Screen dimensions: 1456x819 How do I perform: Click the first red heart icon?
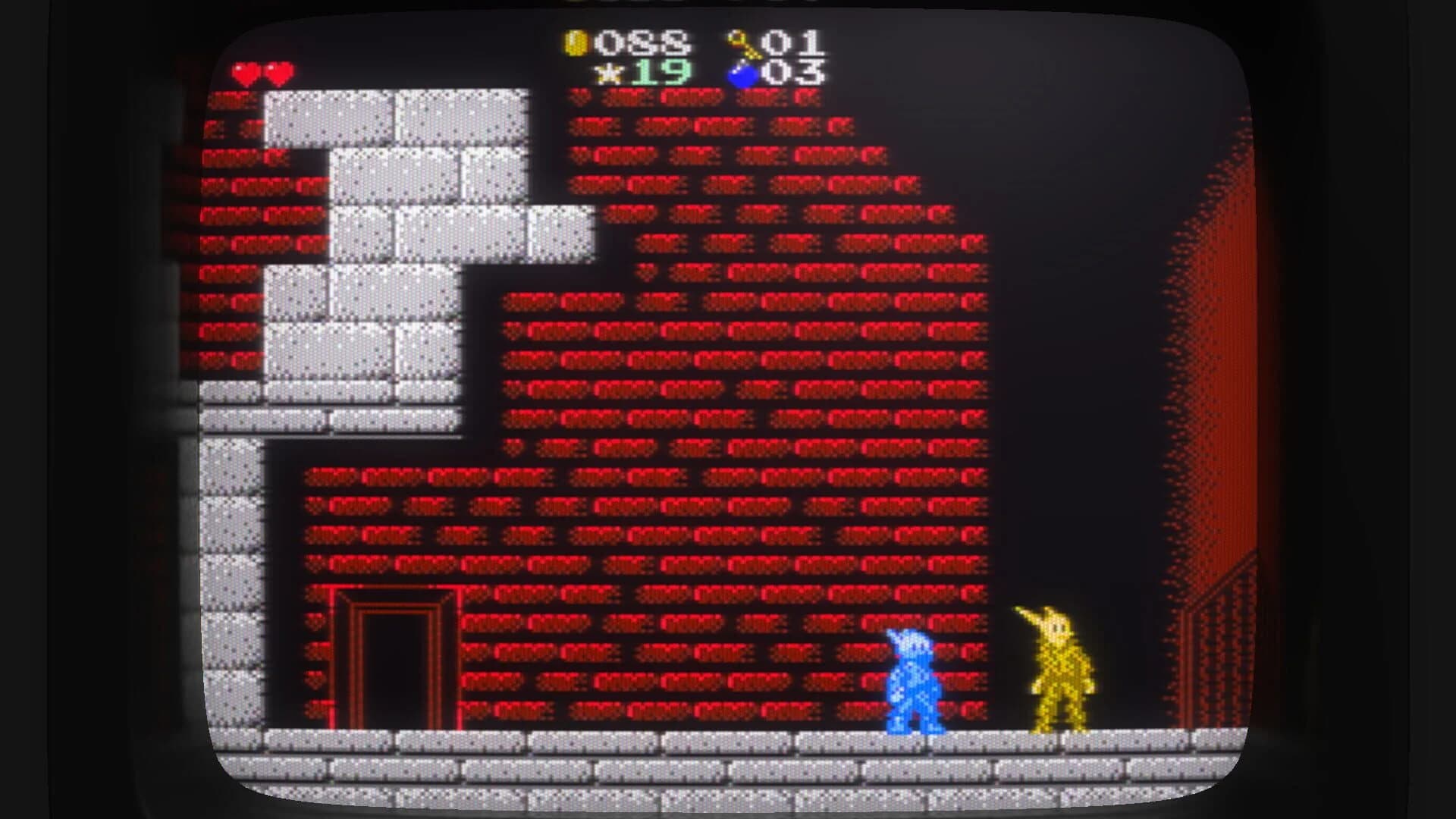(x=246, y=72)
